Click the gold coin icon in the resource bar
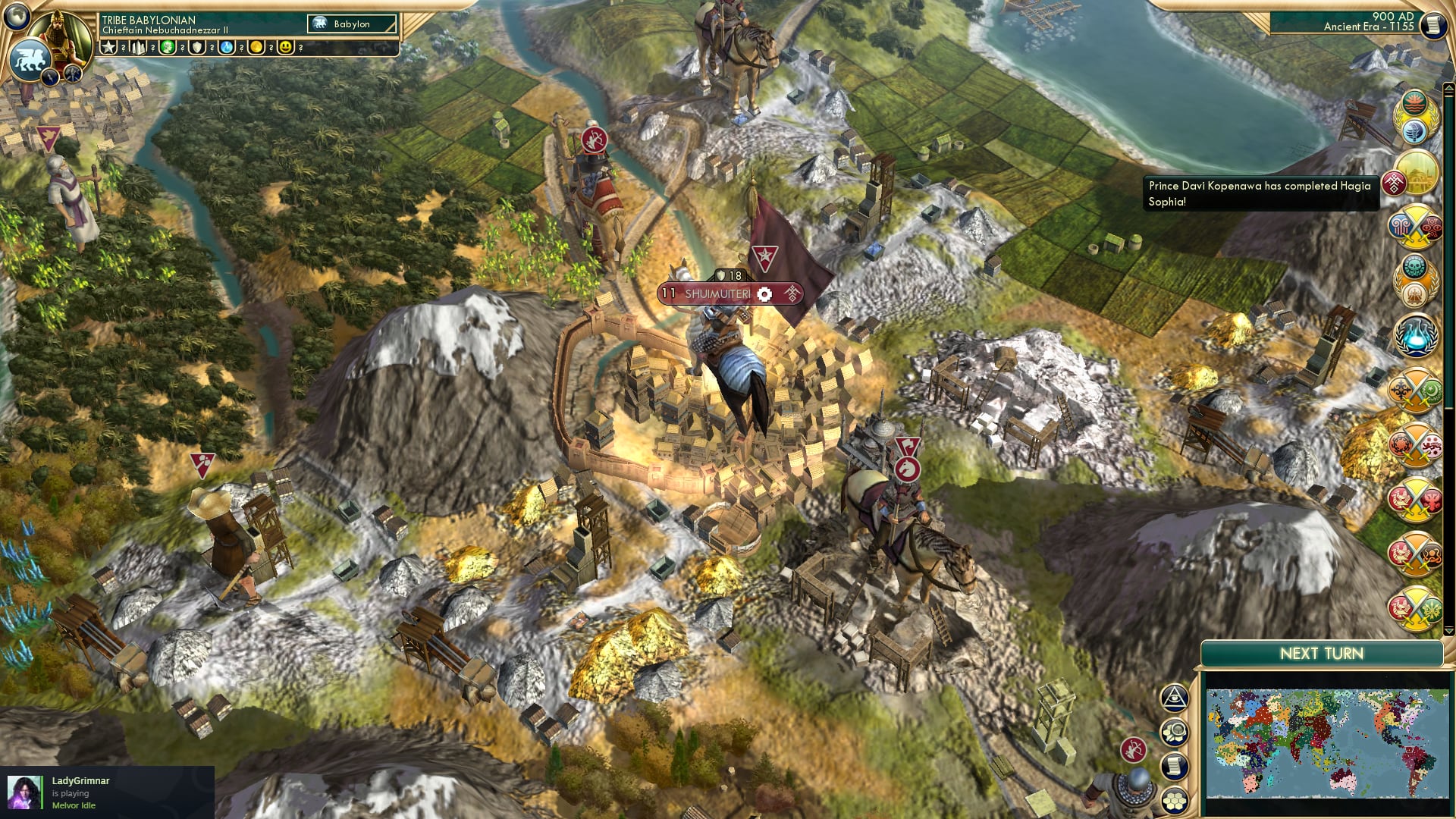The image size is (1456, 819). (x=256, y=47)
